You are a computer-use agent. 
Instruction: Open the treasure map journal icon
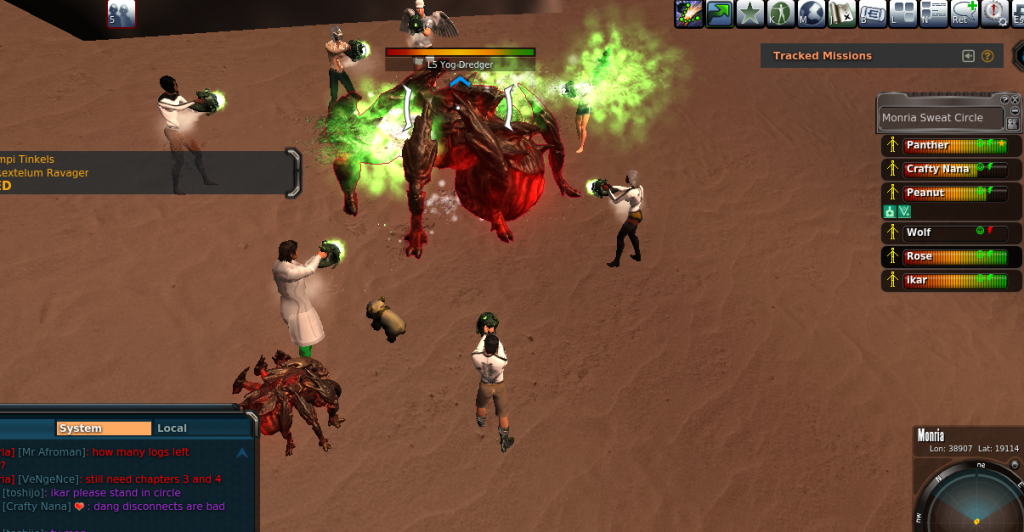click(x=841, y=13)
